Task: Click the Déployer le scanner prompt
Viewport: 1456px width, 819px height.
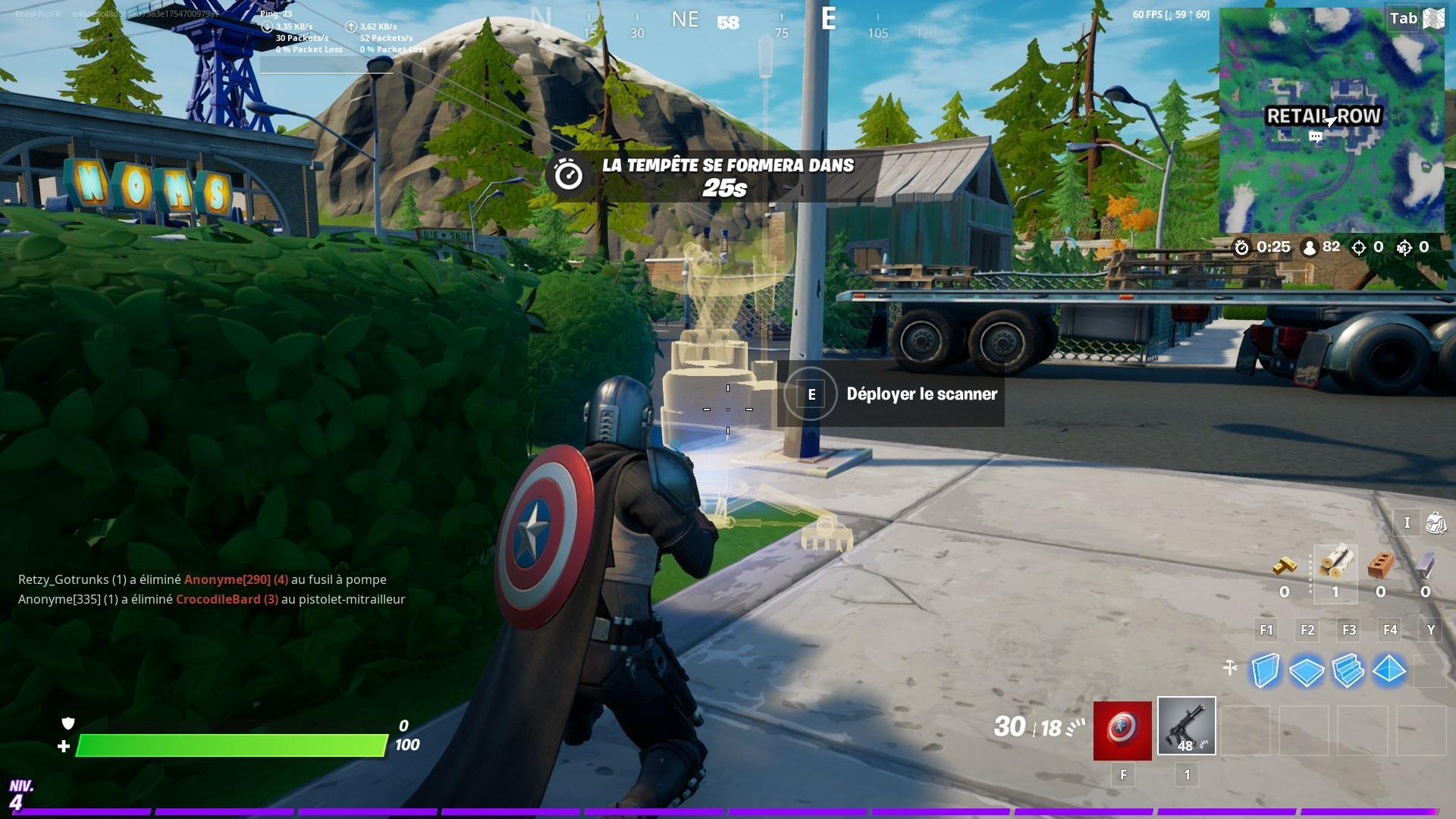Action: (x=922, y=394)
